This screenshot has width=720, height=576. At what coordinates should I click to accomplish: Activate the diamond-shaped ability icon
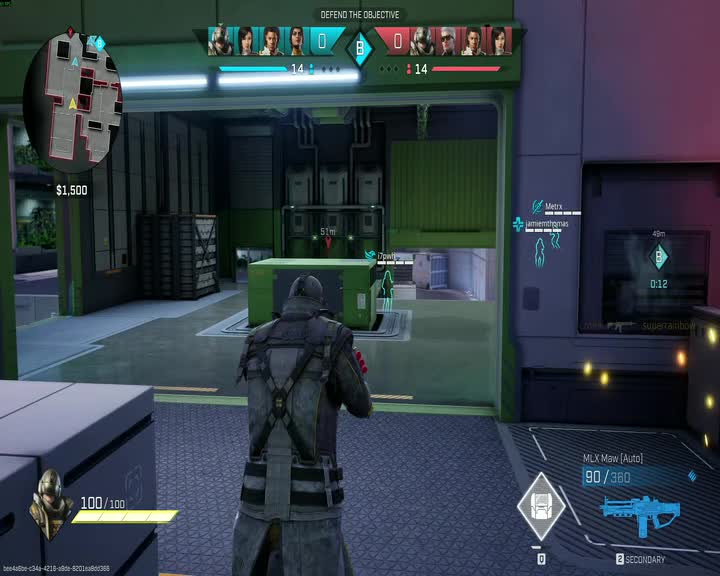tap(540, 505)
